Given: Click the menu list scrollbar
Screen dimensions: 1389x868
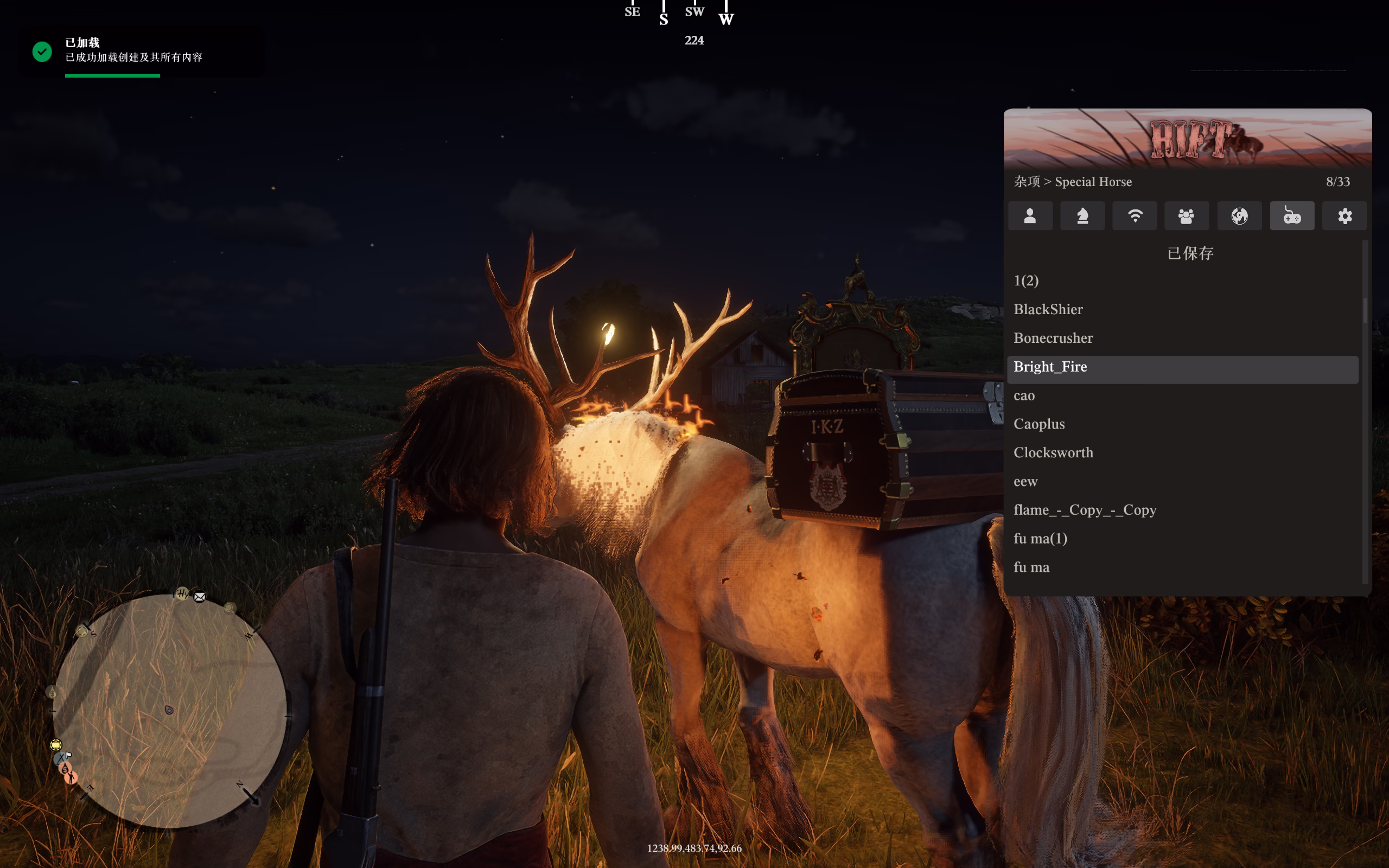Looking at the screenshot, I should (1365, 310).
